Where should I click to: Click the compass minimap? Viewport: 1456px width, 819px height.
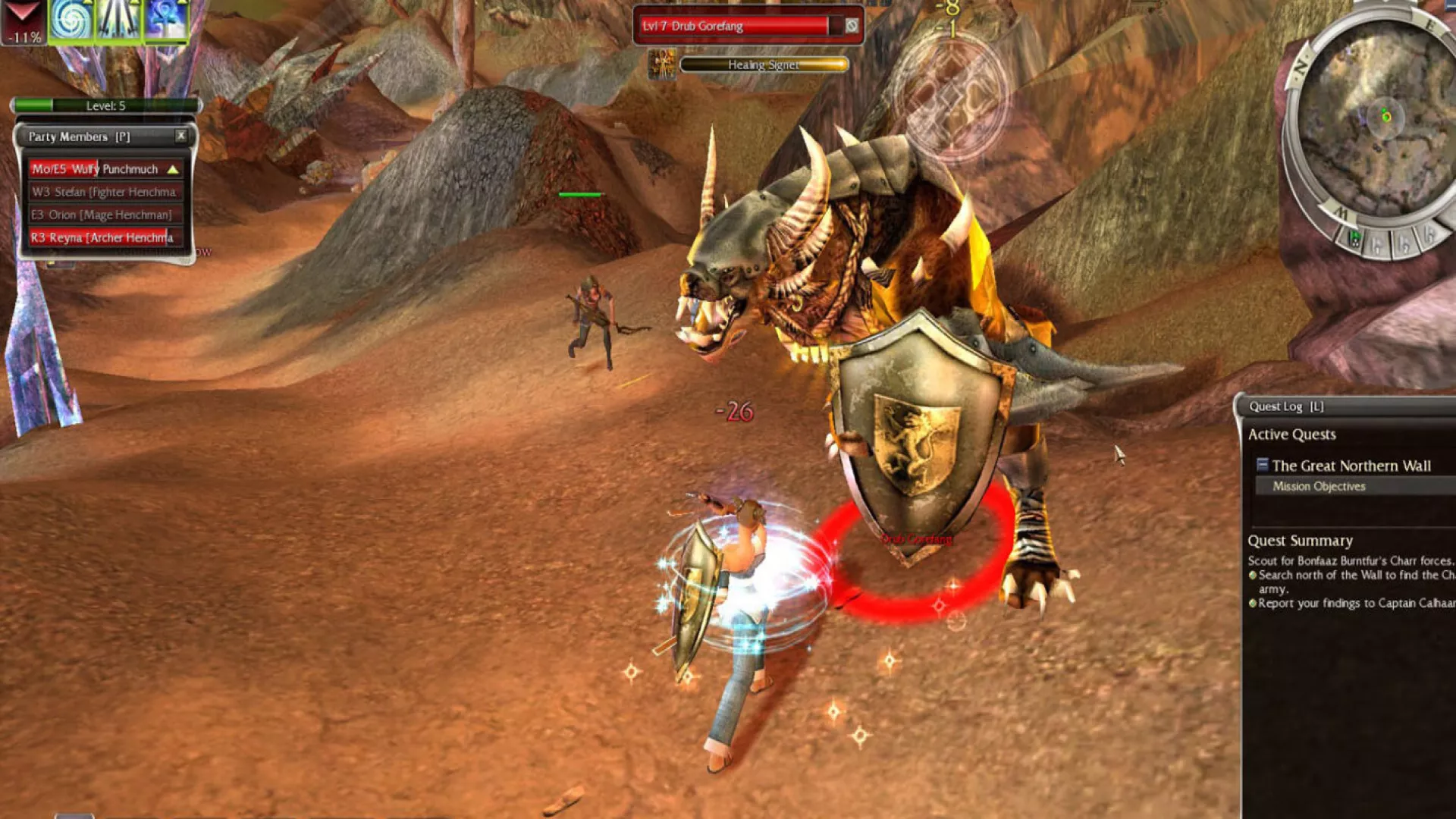pyautogui.click(x=1379, y=121)
